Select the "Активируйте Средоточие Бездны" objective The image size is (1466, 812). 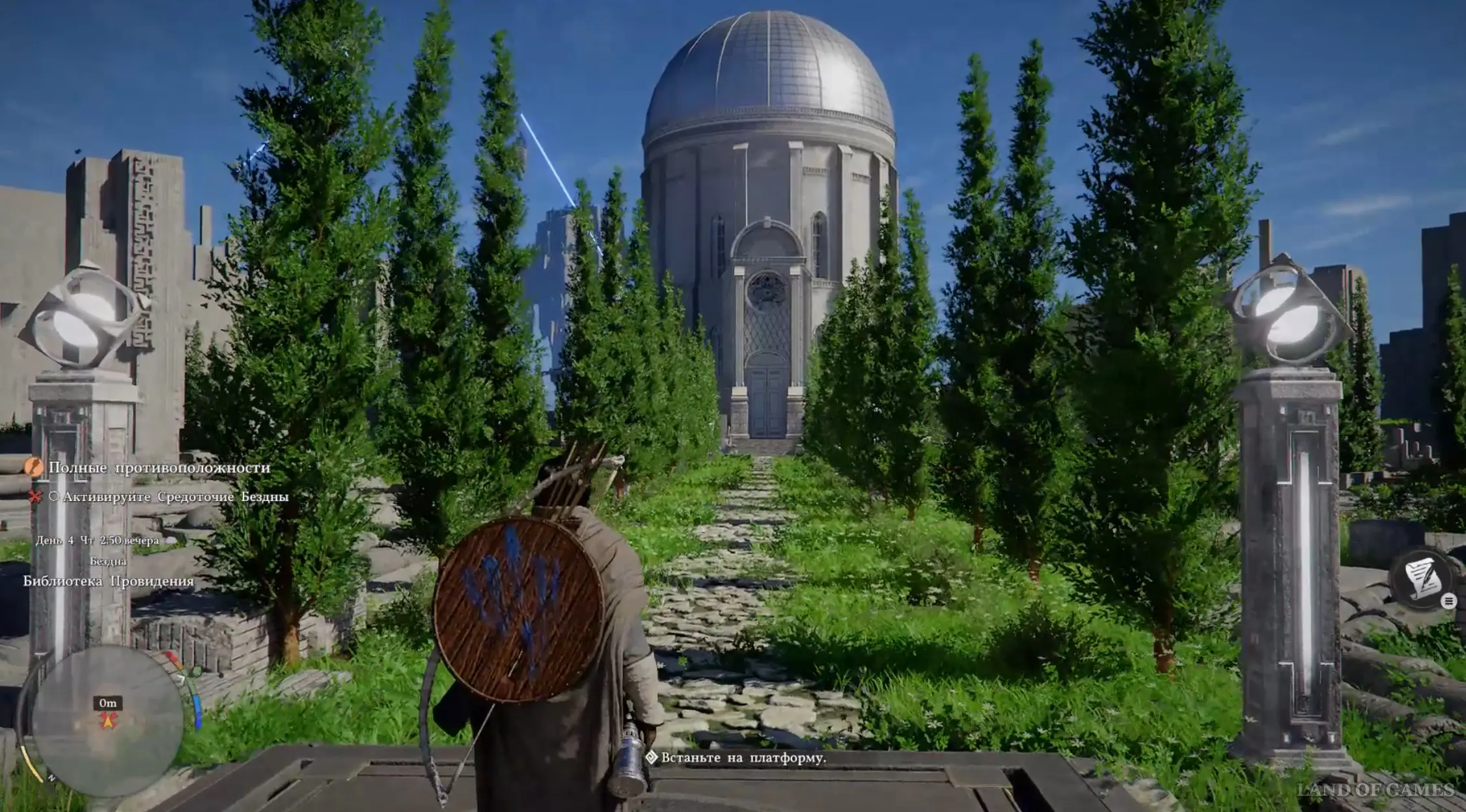pos(174,497)
